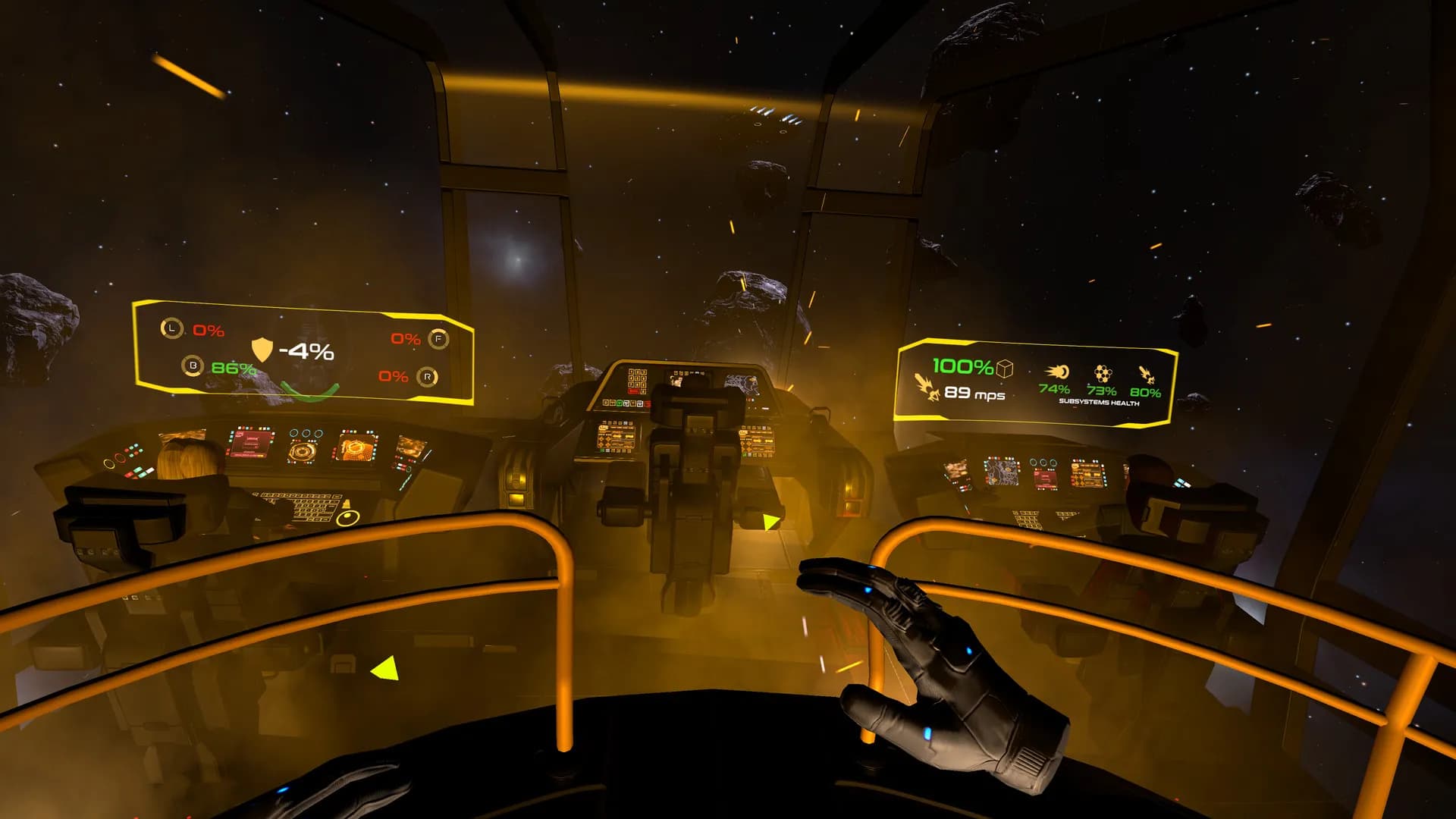Select the left shield quadrant L icon
Viewport: 1456px width, 819px height.
(172, 328)
